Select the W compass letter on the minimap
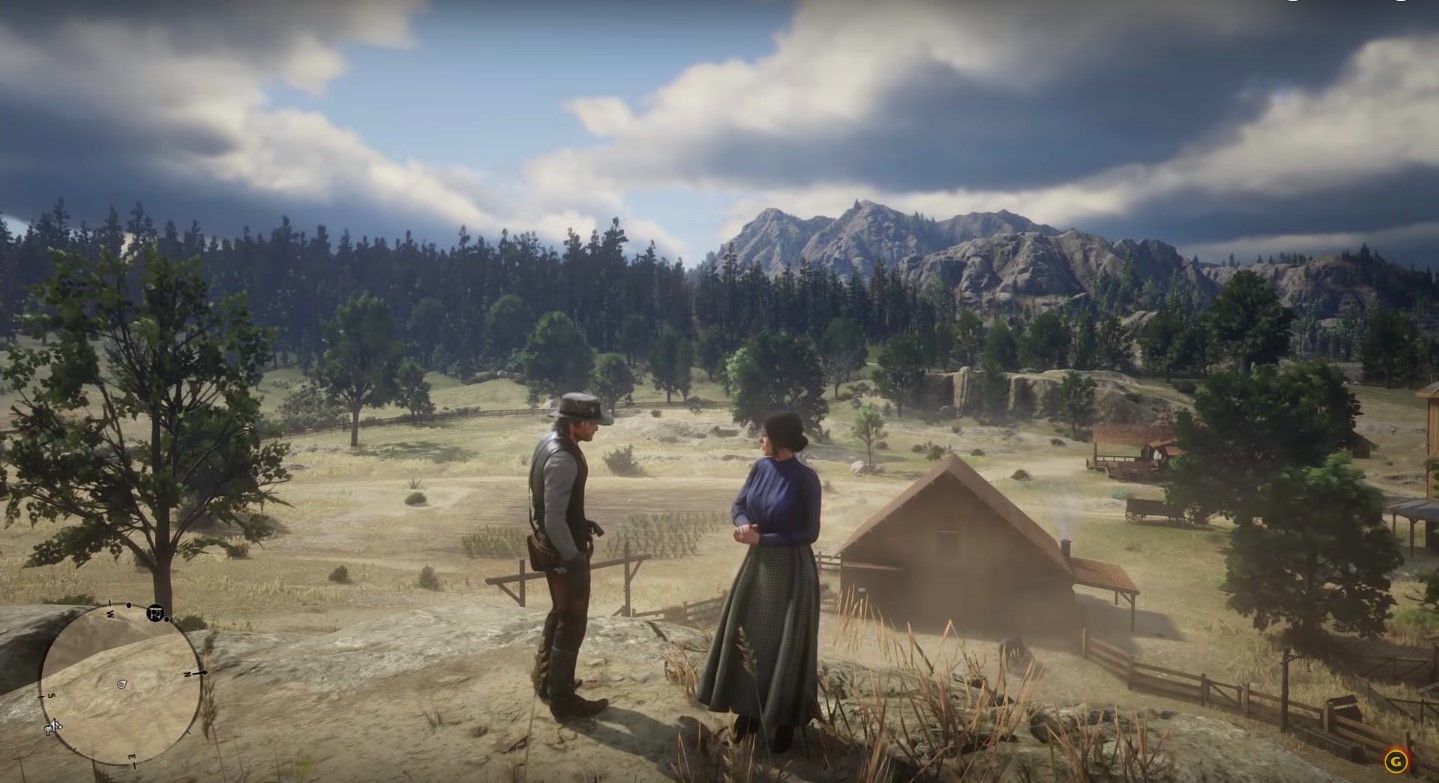 click(x=108, y=613)
